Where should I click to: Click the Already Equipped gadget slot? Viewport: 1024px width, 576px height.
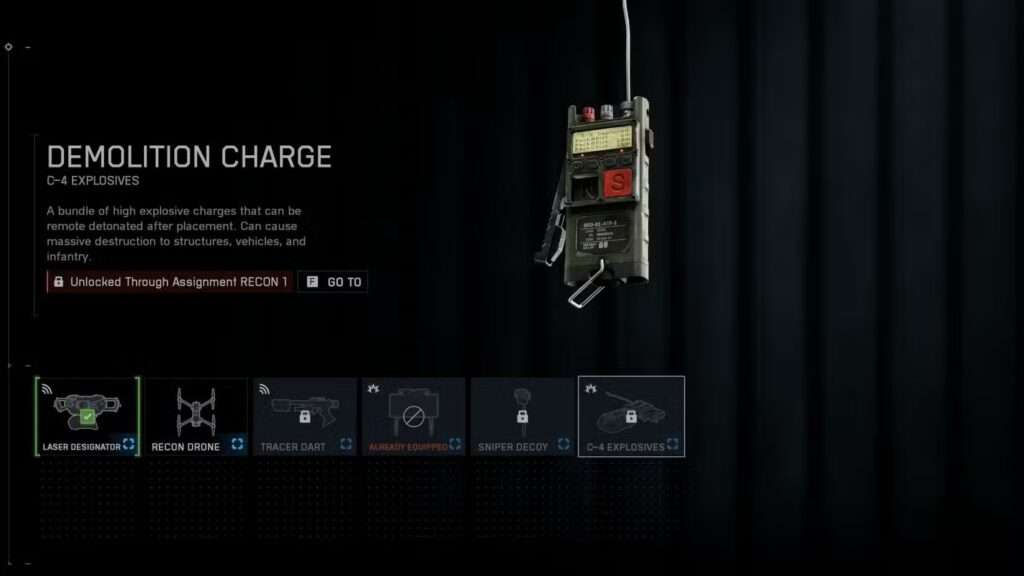pyautogui.click(x=413, y=416)
